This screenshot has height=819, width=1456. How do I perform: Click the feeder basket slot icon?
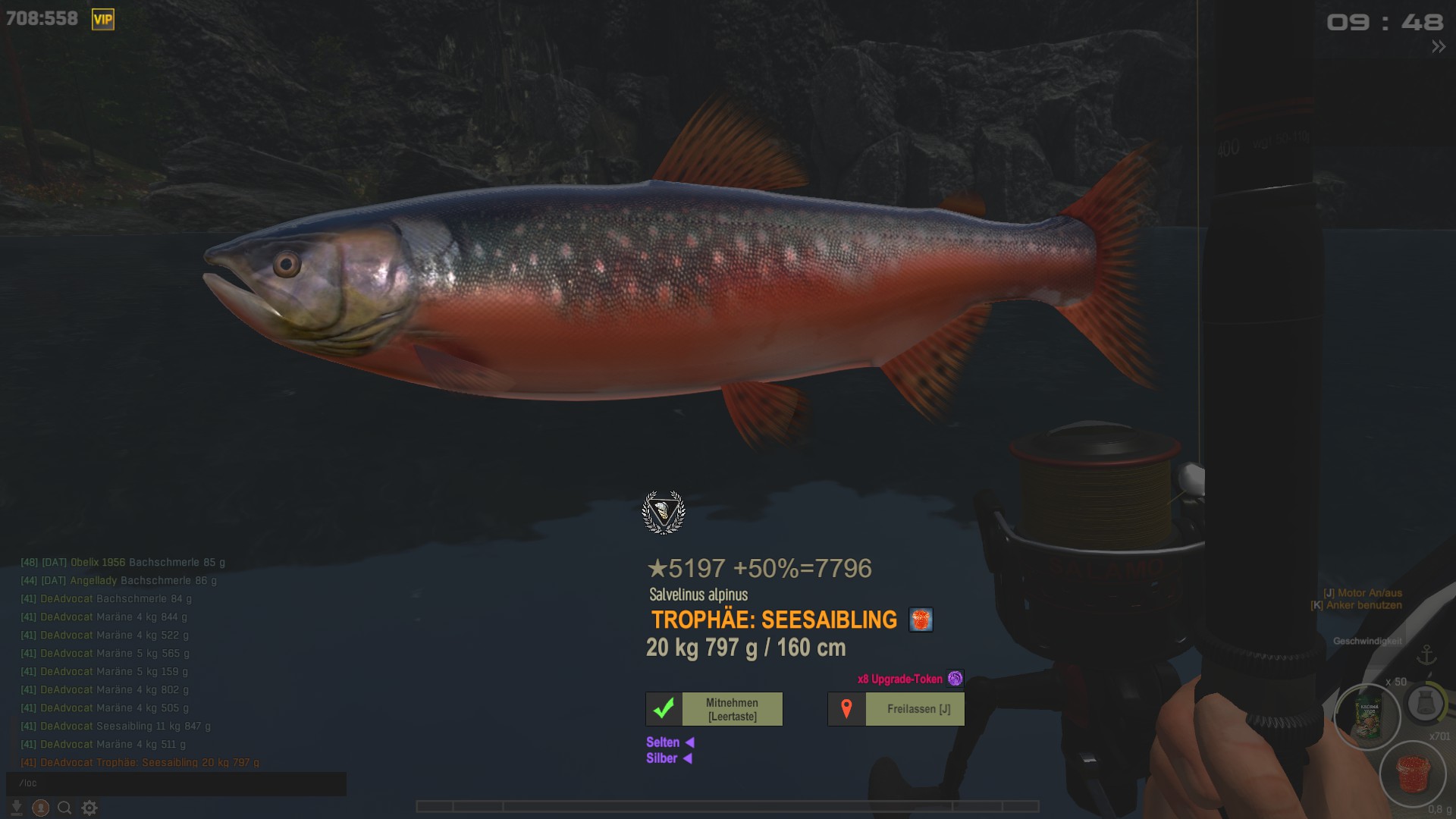[x=1426, y=704]
